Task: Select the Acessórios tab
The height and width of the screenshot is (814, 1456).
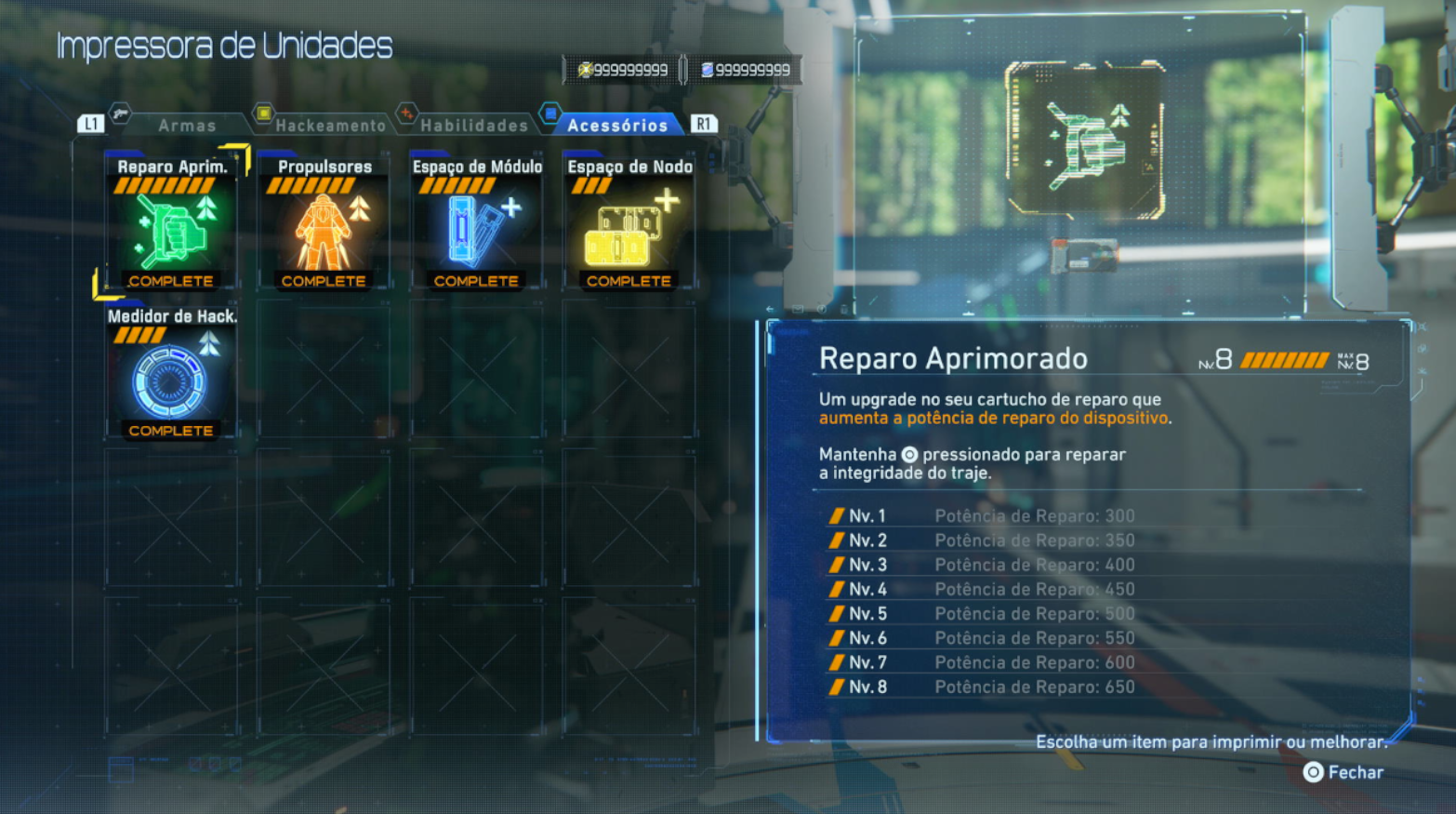Action: pos(617,125)
